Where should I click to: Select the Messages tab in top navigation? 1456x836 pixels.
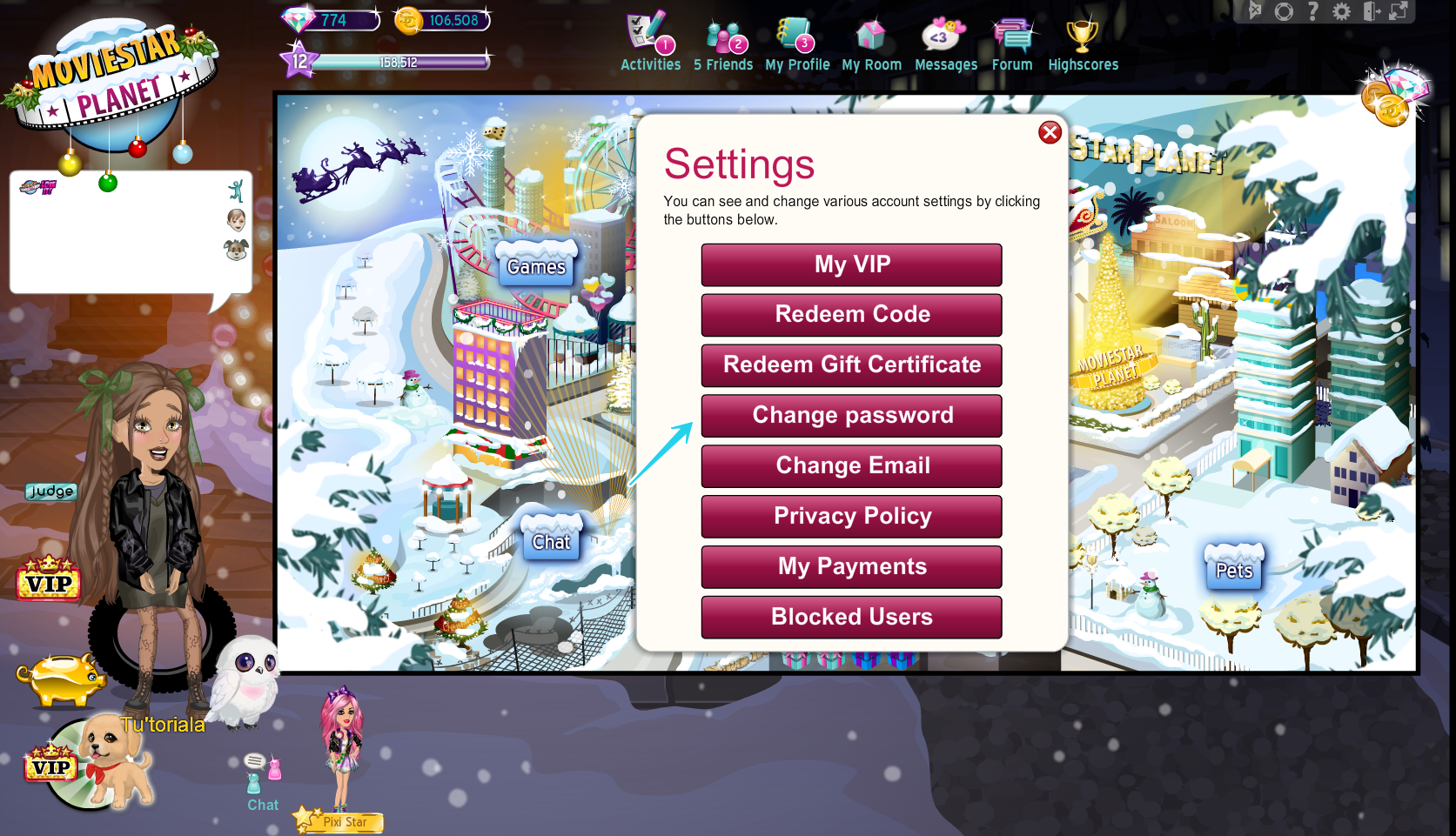coord(944,64)
